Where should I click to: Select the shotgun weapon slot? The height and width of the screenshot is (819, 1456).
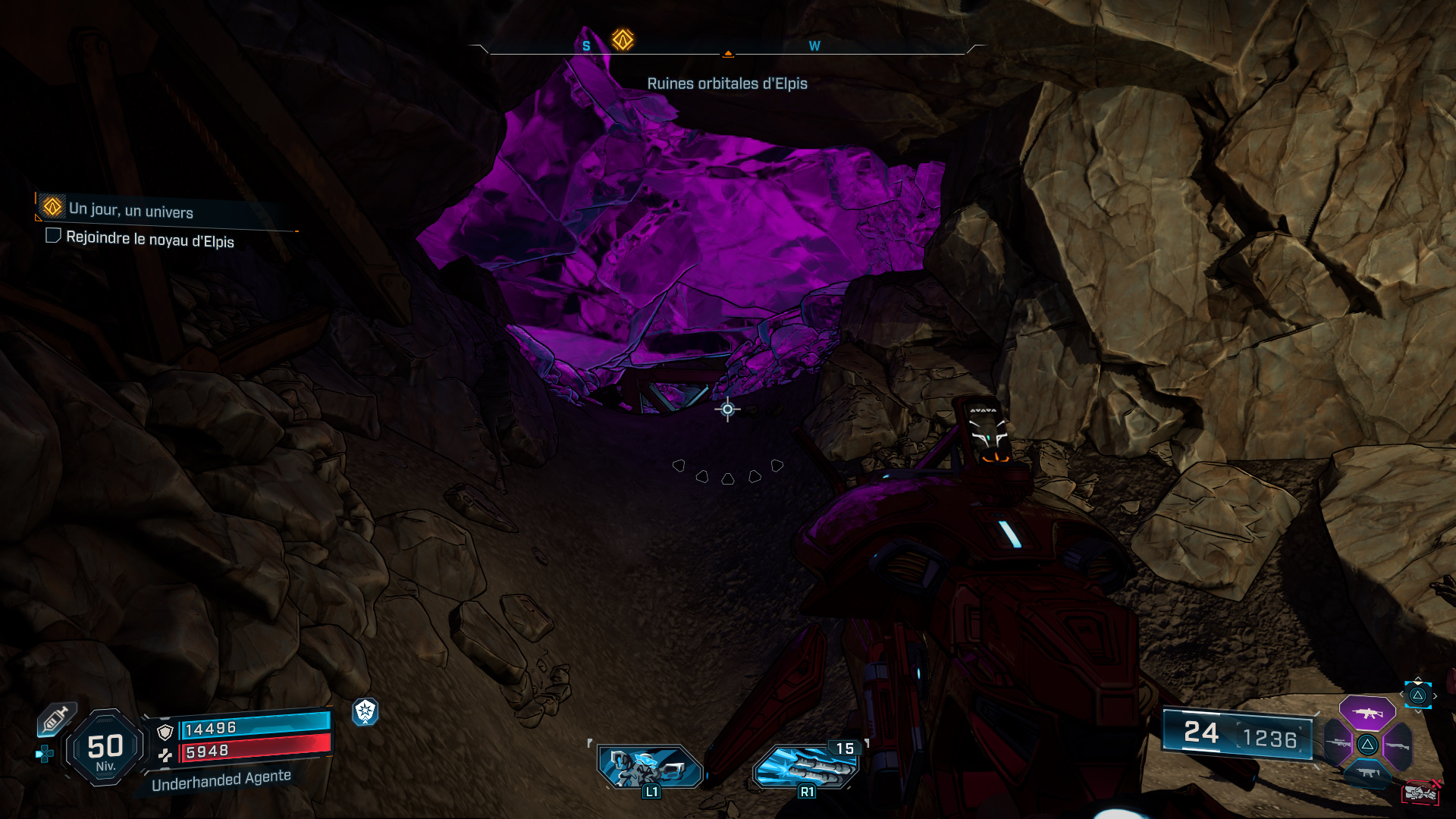coord(1398,745)
